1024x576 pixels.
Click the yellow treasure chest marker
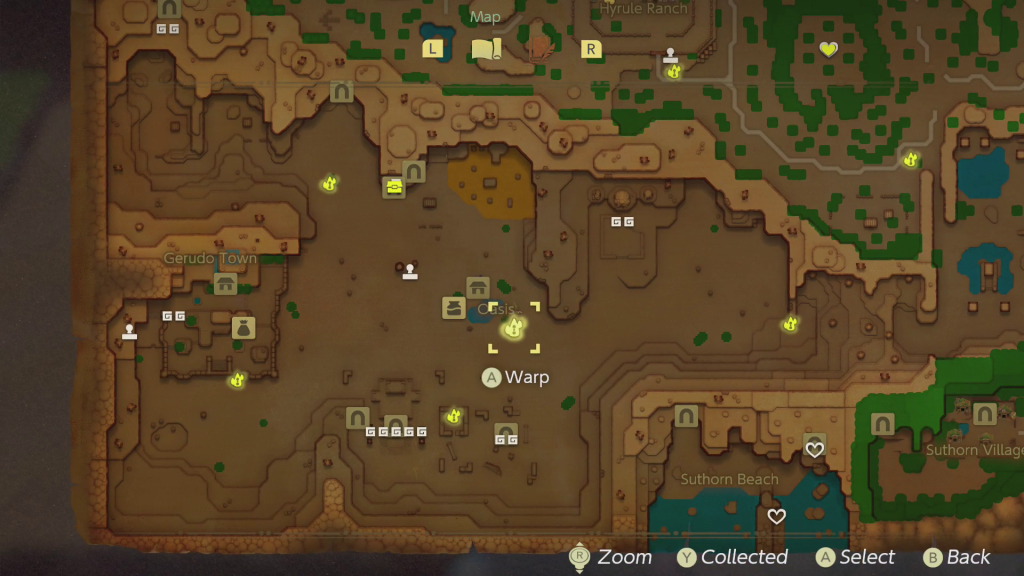click(394, 187)
